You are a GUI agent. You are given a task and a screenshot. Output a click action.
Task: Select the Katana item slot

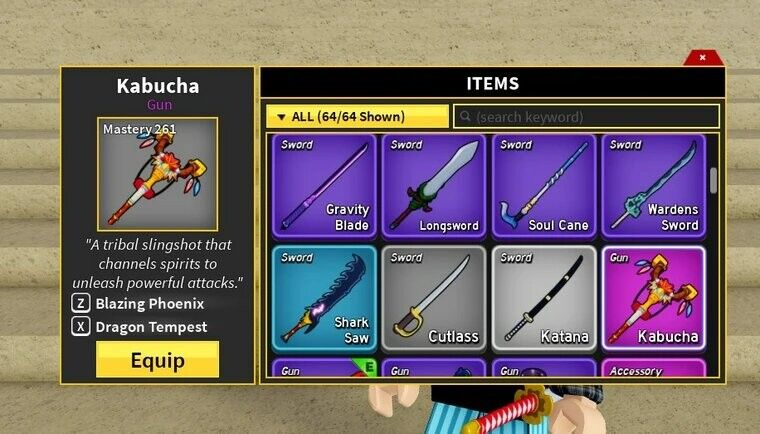pos(544,297)
